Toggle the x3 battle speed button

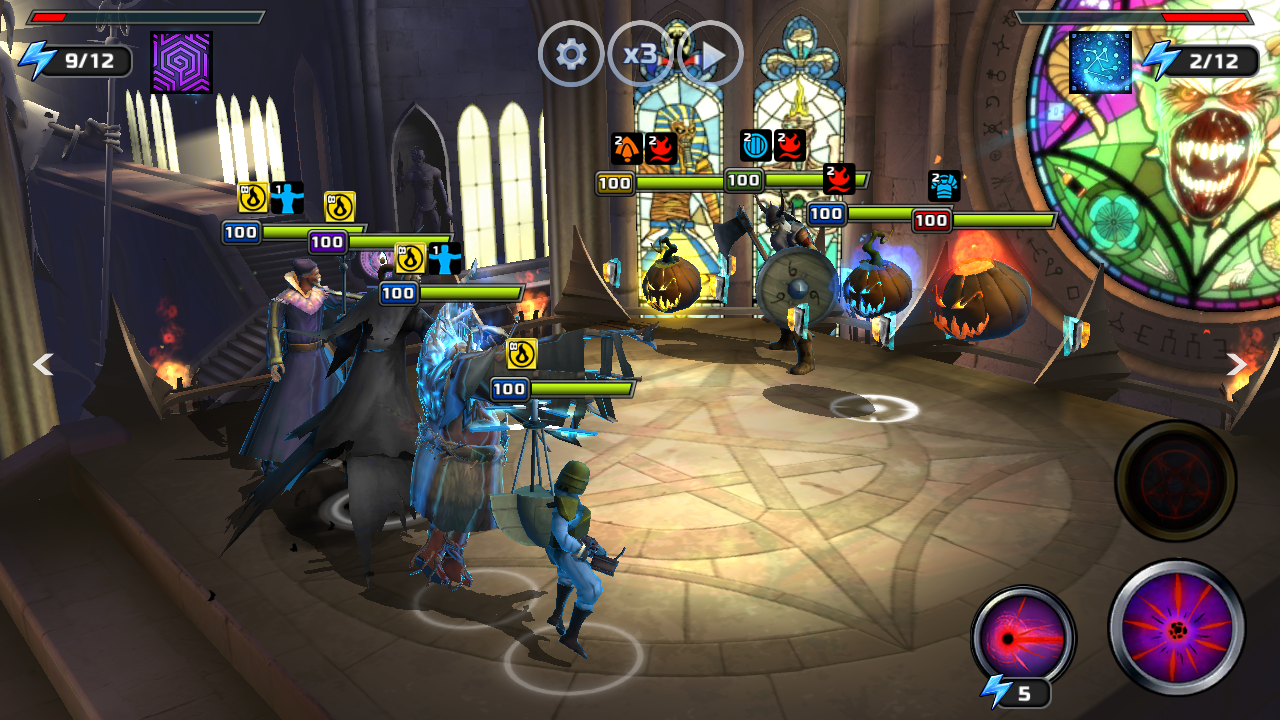(x=640, y=54)
